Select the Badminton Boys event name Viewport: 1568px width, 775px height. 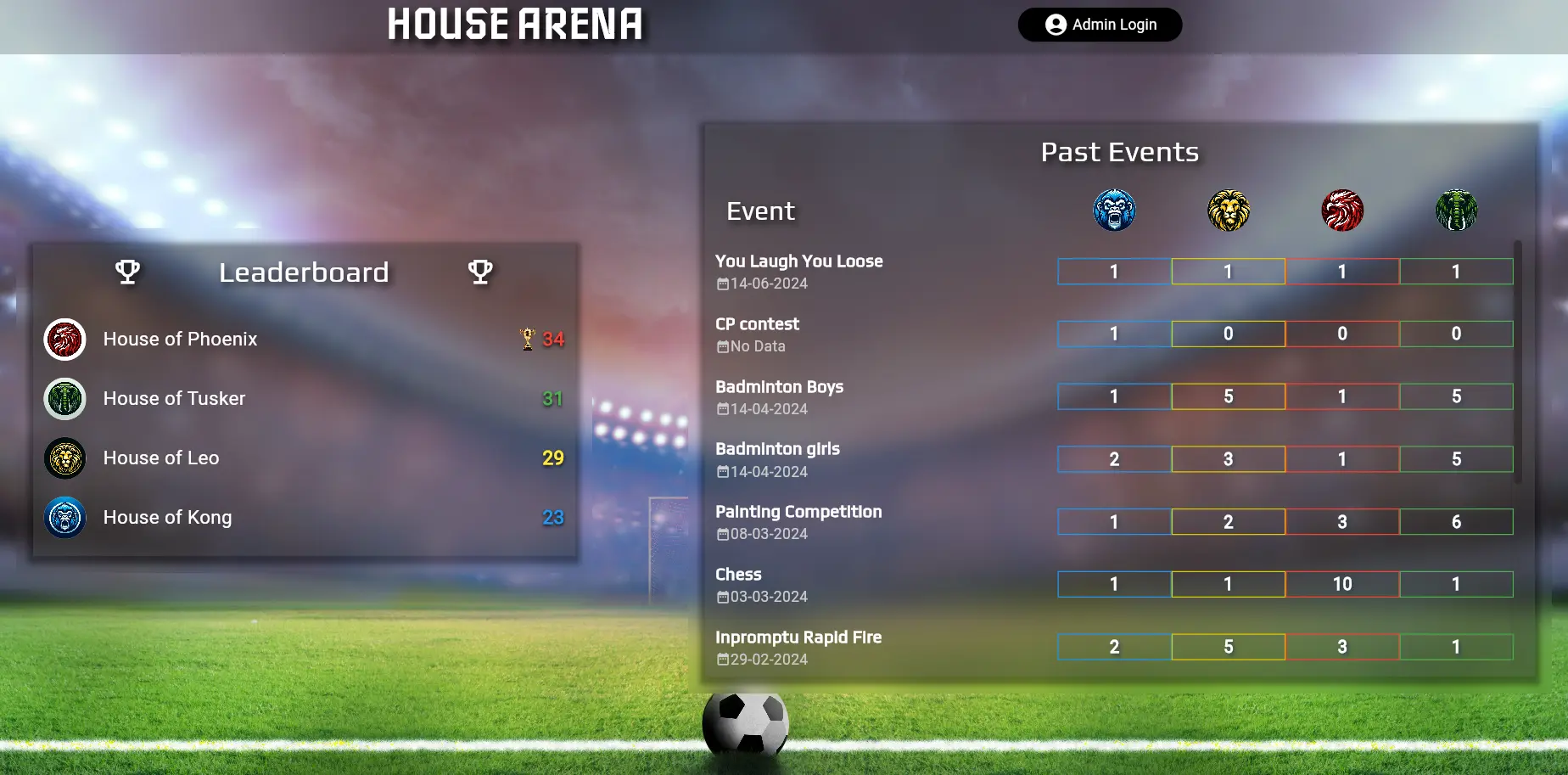point(779,386)
